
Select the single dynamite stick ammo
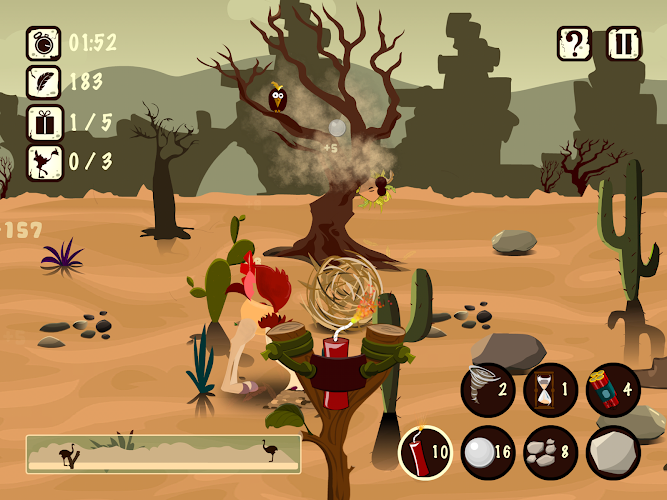(x=426, y=453)
